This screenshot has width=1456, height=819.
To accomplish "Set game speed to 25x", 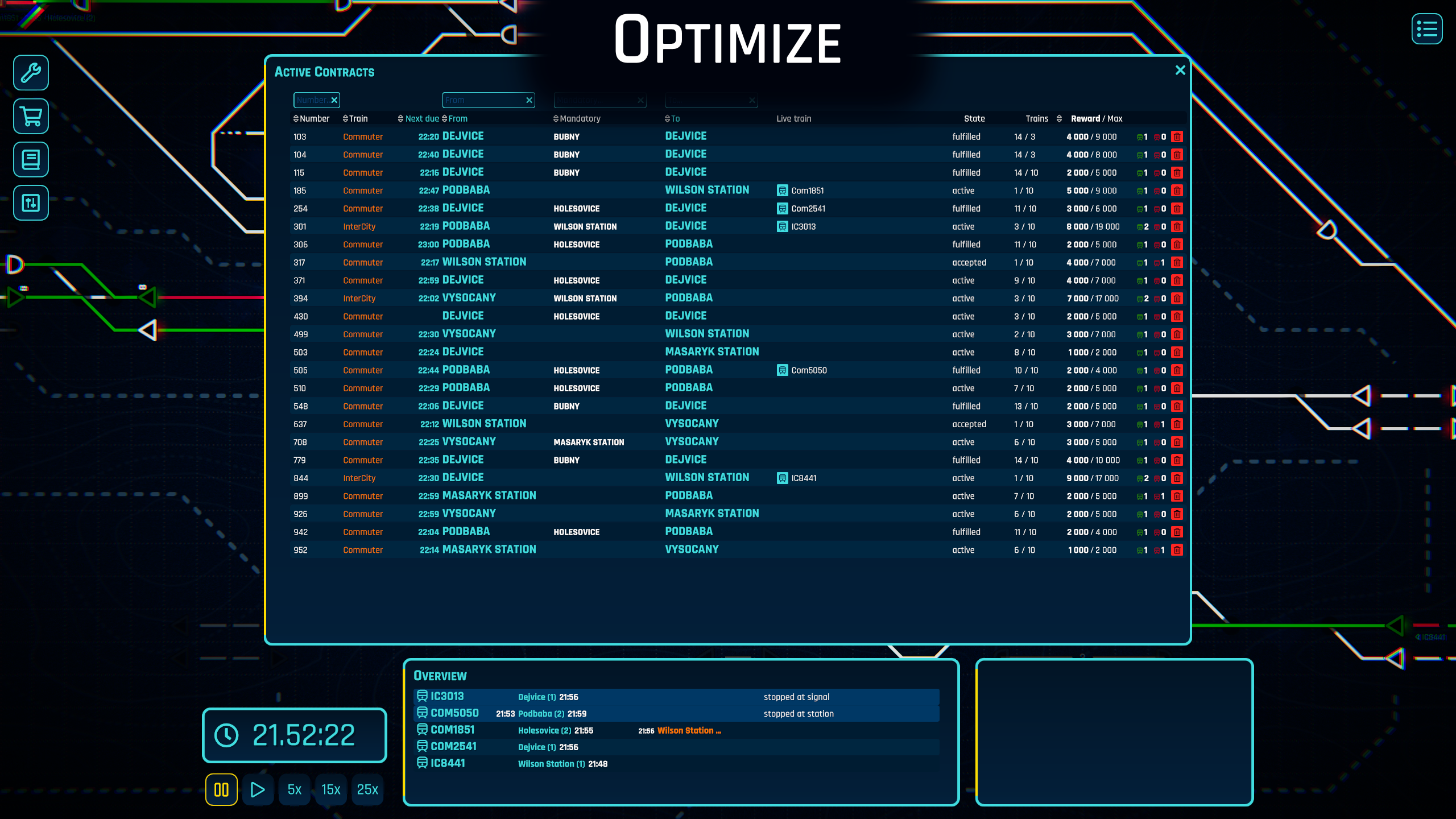I will (367, 789).
